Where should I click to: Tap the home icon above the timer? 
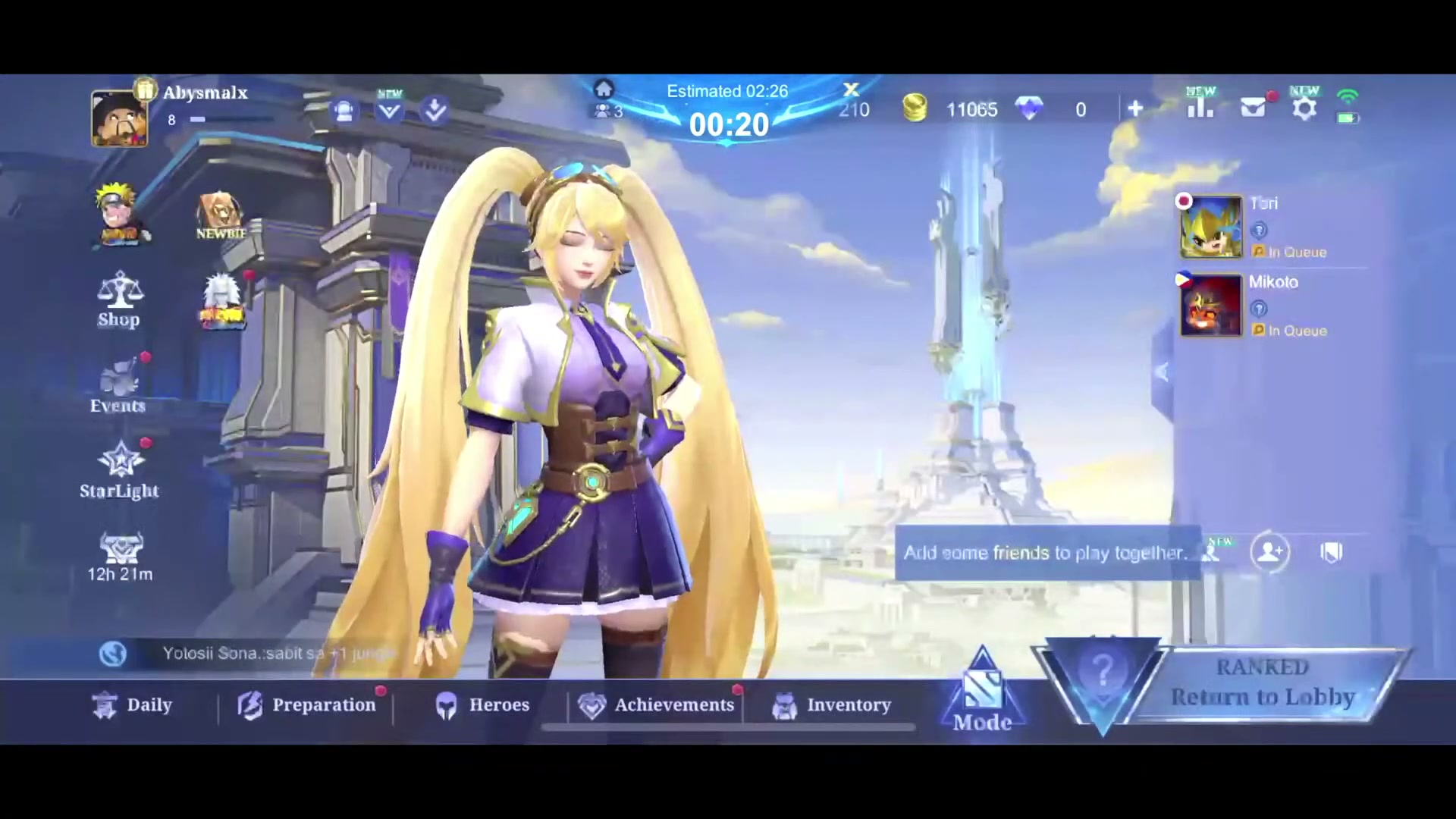(x=604, y=89)
